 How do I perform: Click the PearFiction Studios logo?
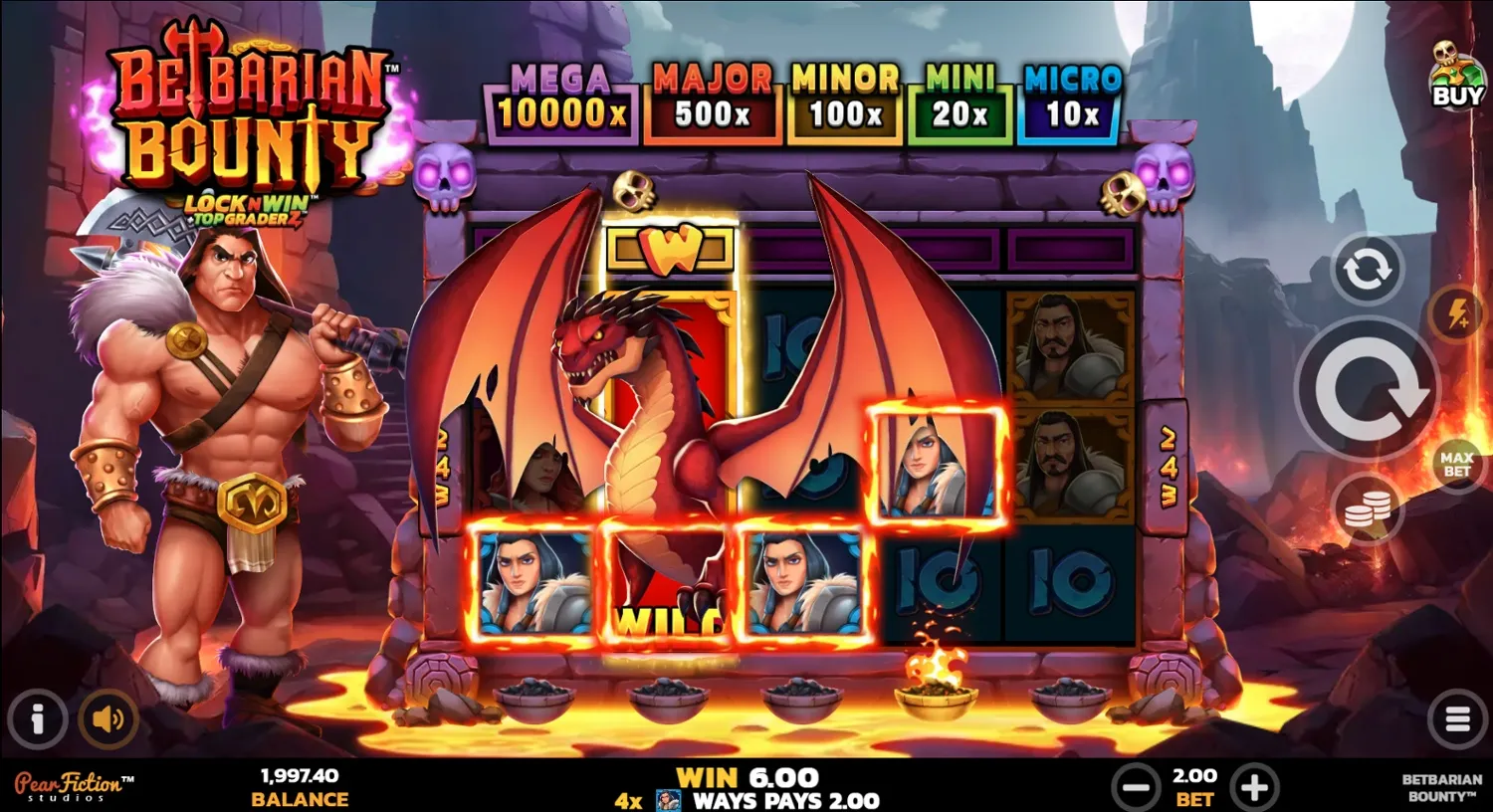click(x=75, y=786)
